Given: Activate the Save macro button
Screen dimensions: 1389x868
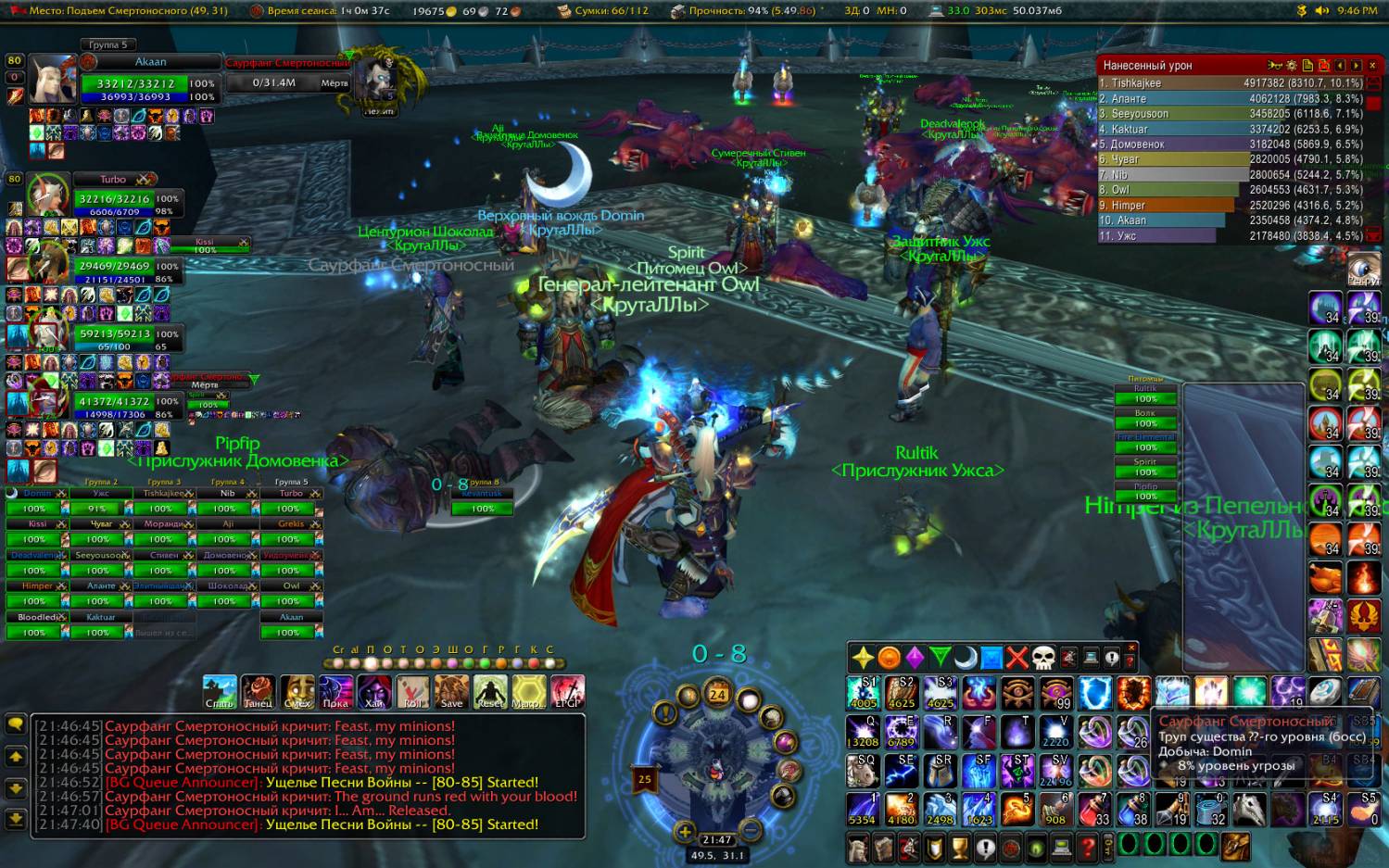Looking at the screenshot, I should (451, 692).
